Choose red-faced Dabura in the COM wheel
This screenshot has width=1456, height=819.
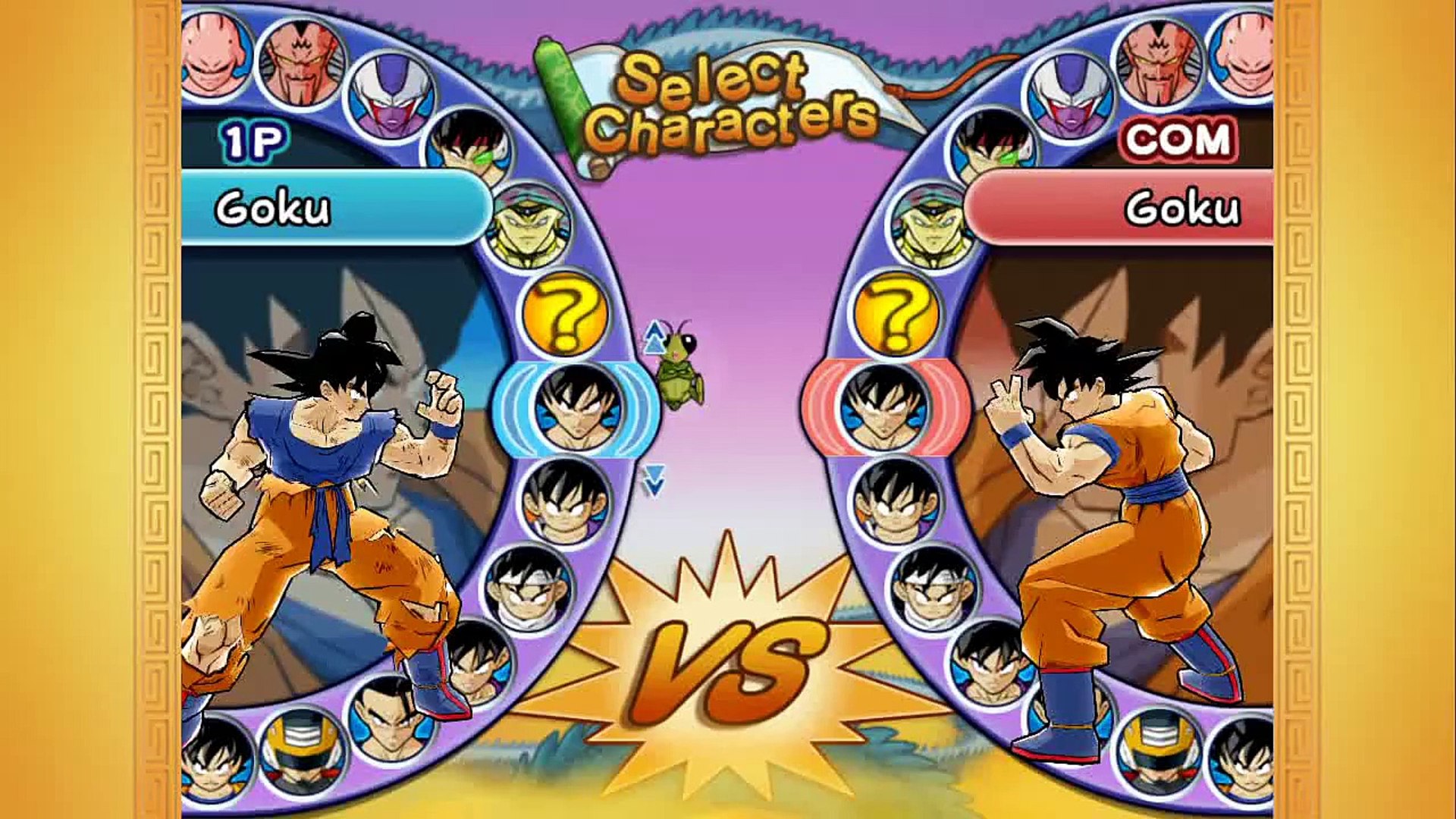(x=1157, y=61)
